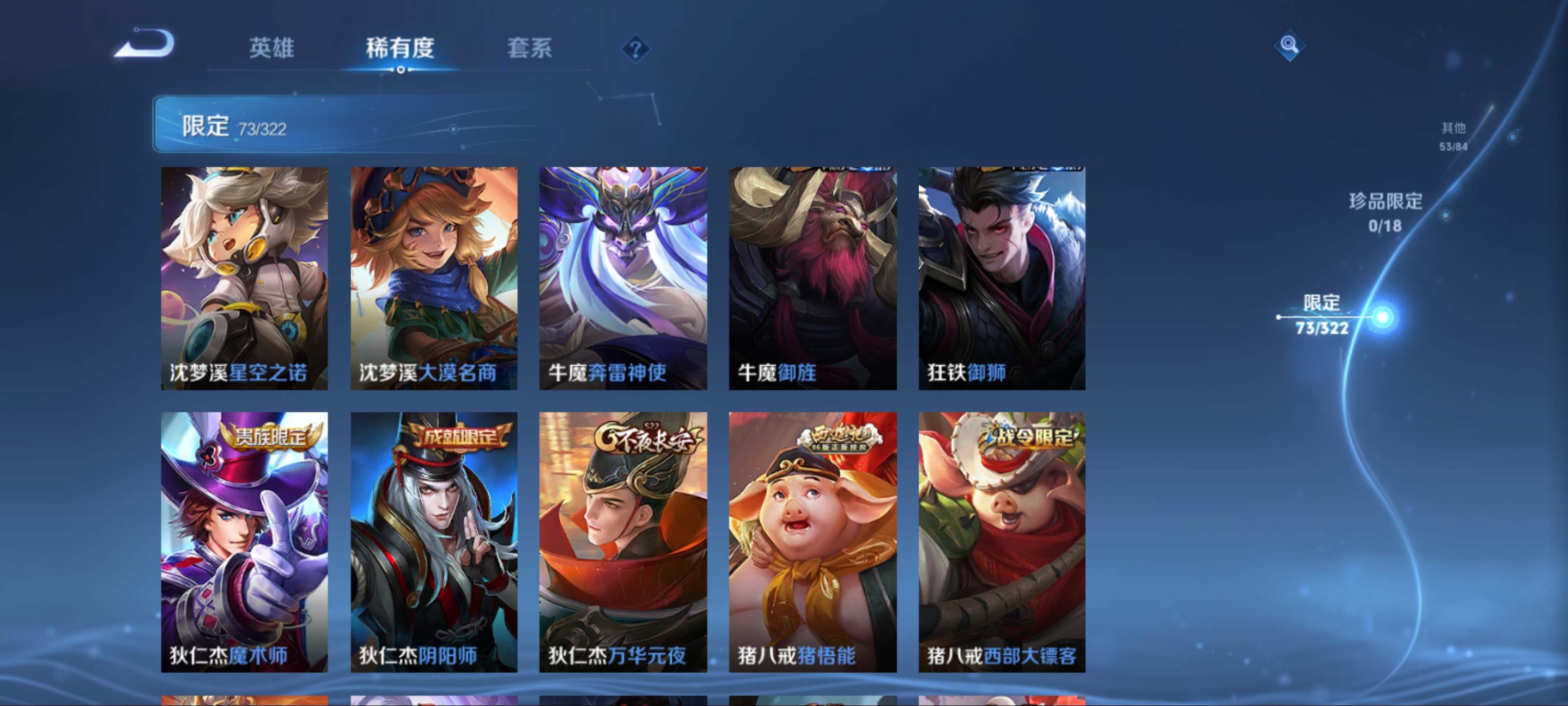View the 猪八戒 猪悟能 skin

click(x=812, y=542)
